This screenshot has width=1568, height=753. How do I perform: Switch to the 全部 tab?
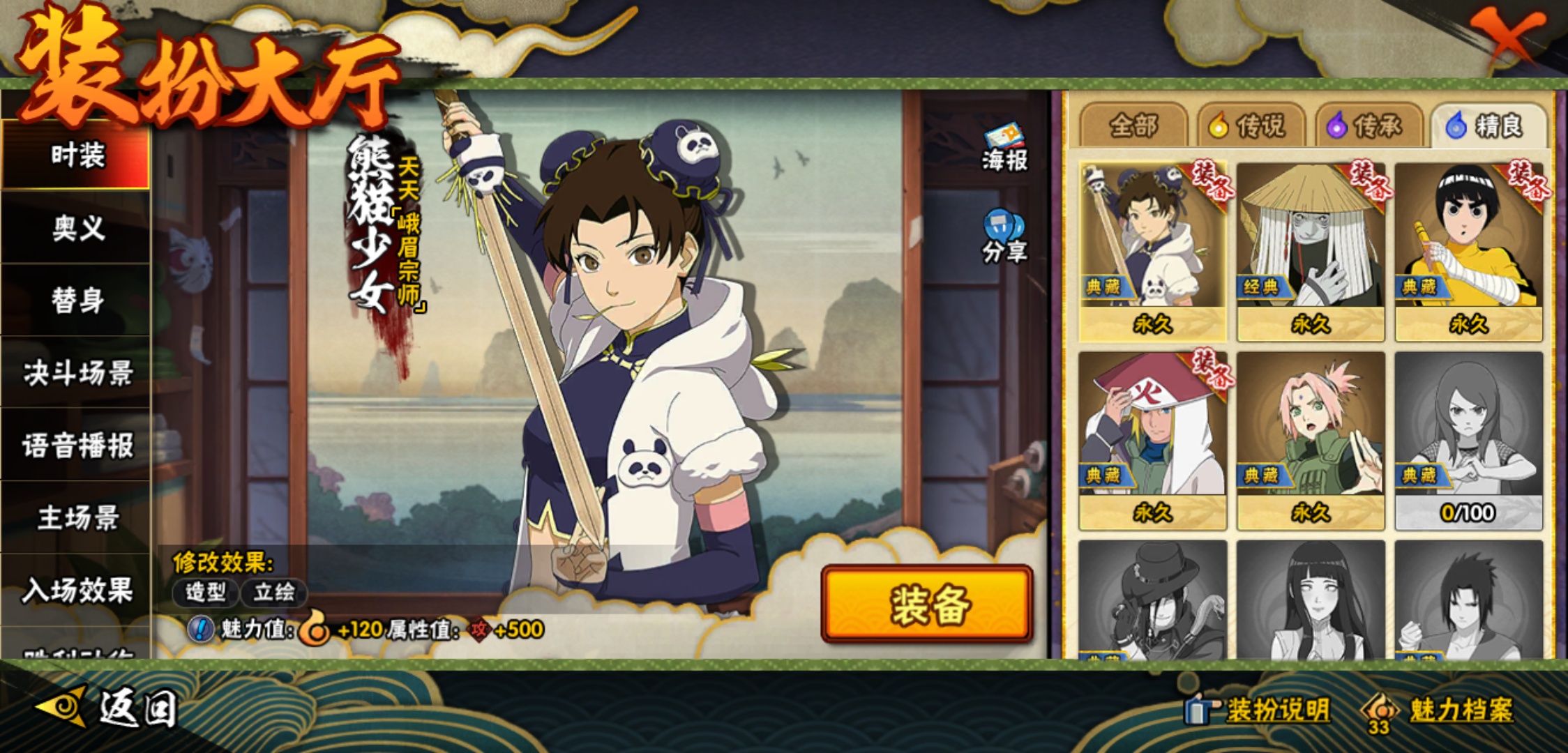[x=1133, y=126]
